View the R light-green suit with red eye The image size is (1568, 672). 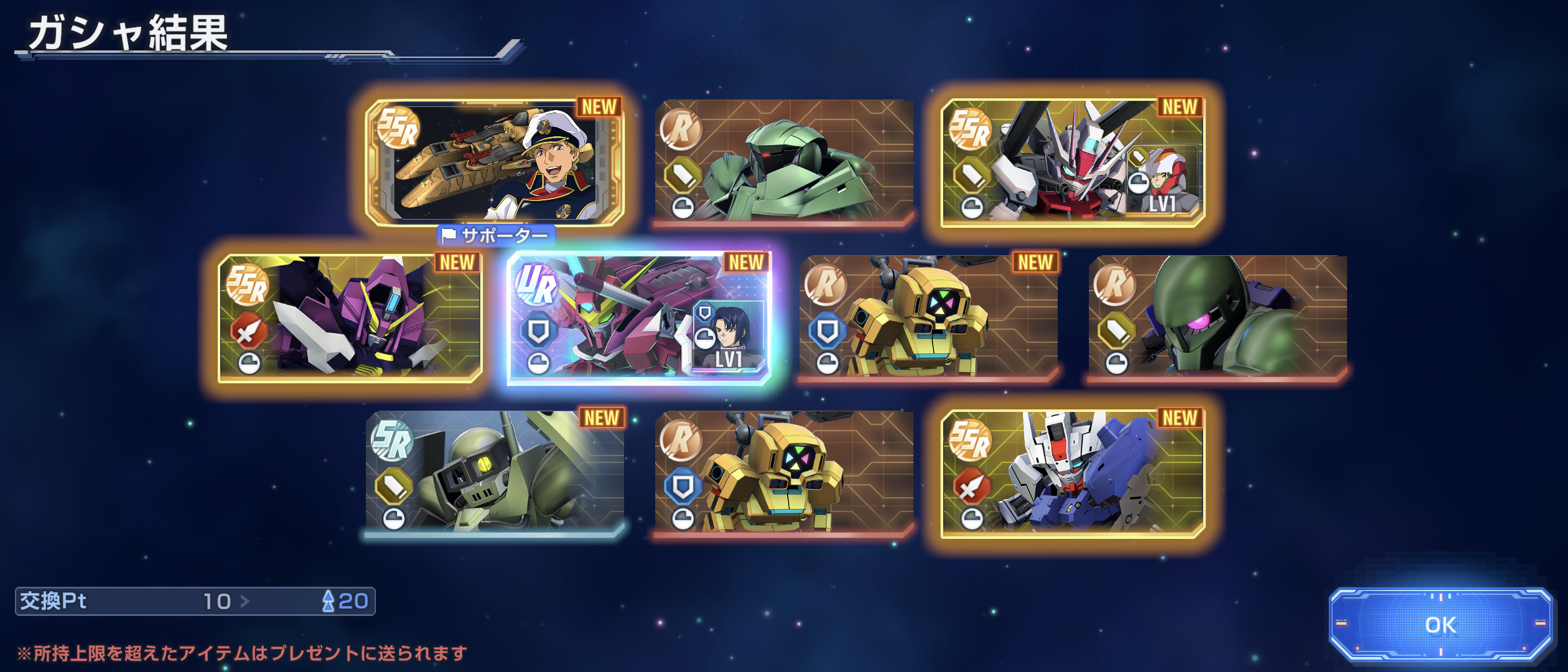click(x=784, y=162)
